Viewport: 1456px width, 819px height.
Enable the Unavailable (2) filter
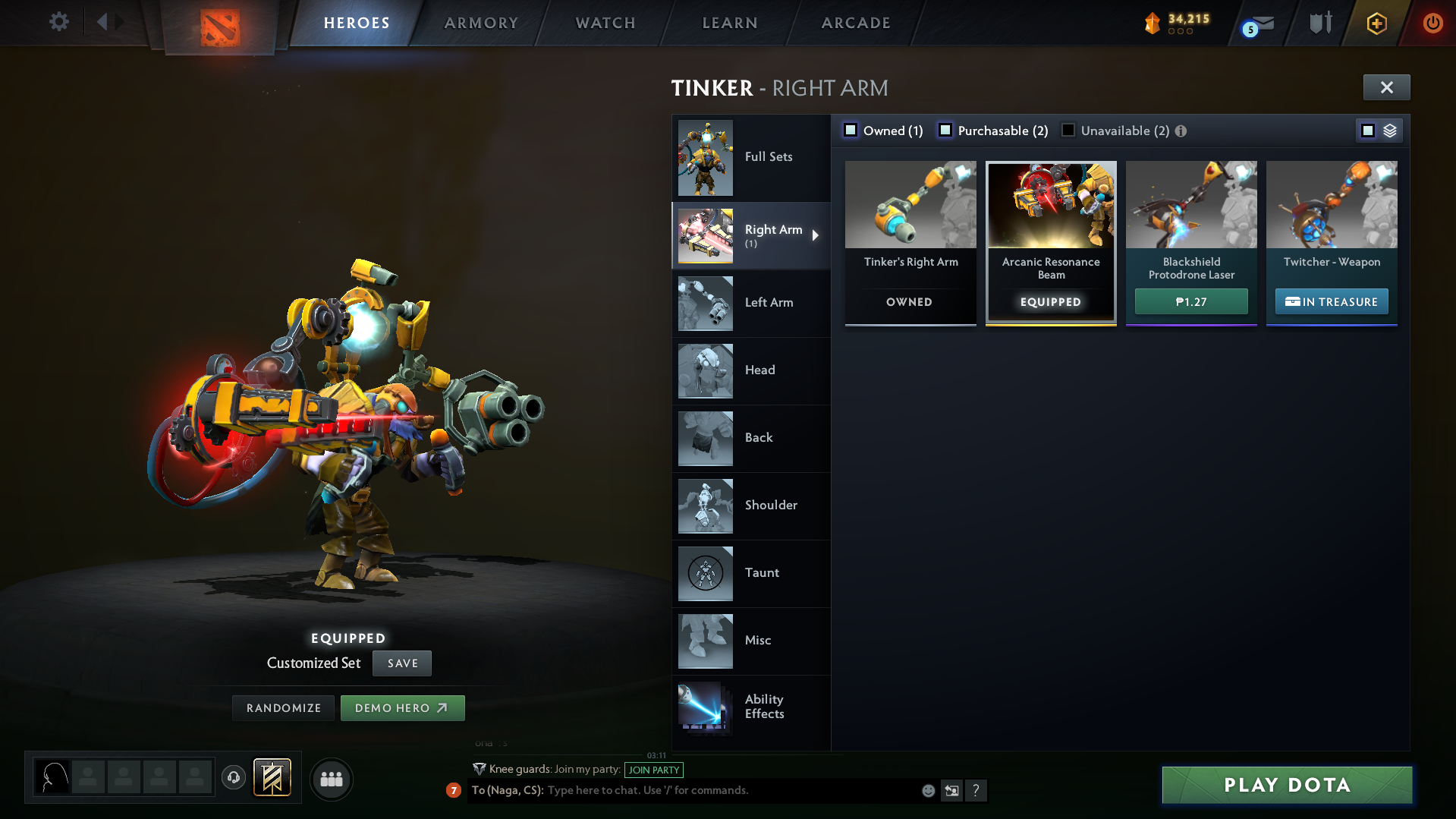[1068, 130]
